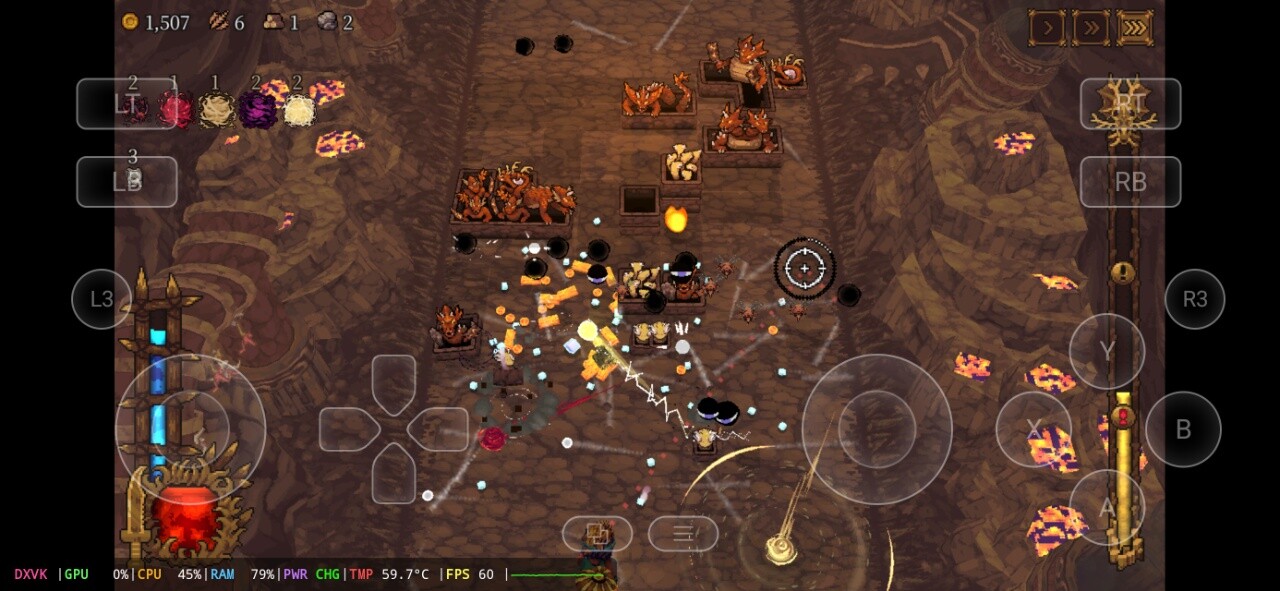The width and height of the screenshot is (1280, 591).
Task: Select the pale cream seed icon
Action: click(299, 110)
